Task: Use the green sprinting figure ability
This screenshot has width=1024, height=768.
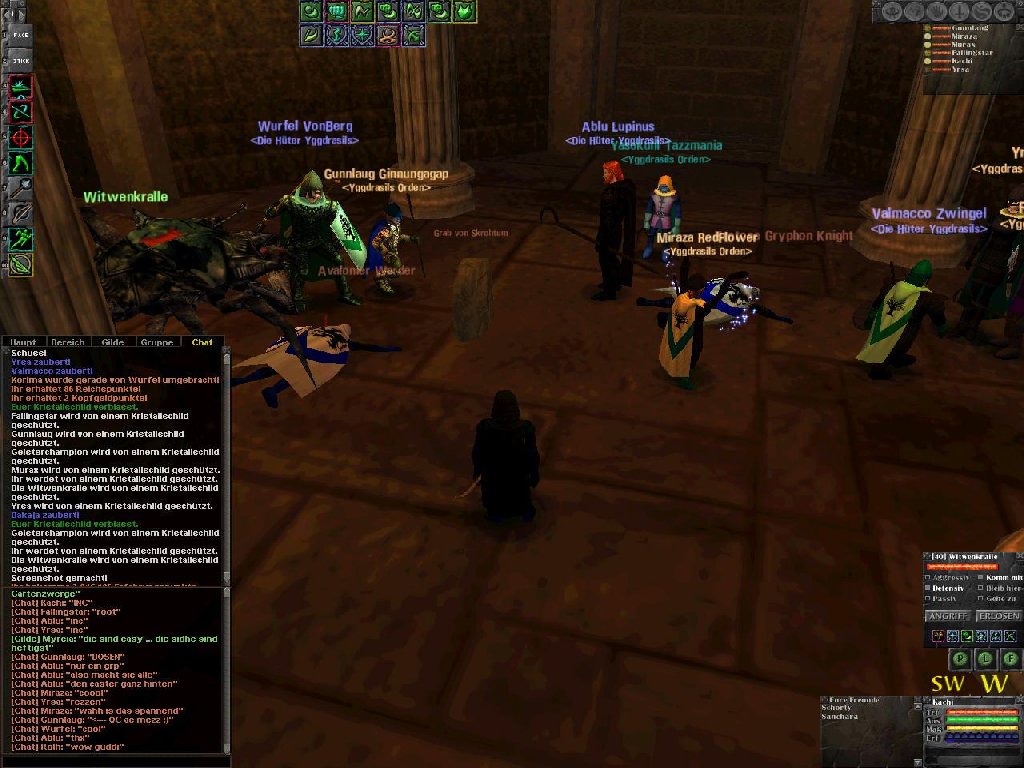Action: [x=21, y=238]
